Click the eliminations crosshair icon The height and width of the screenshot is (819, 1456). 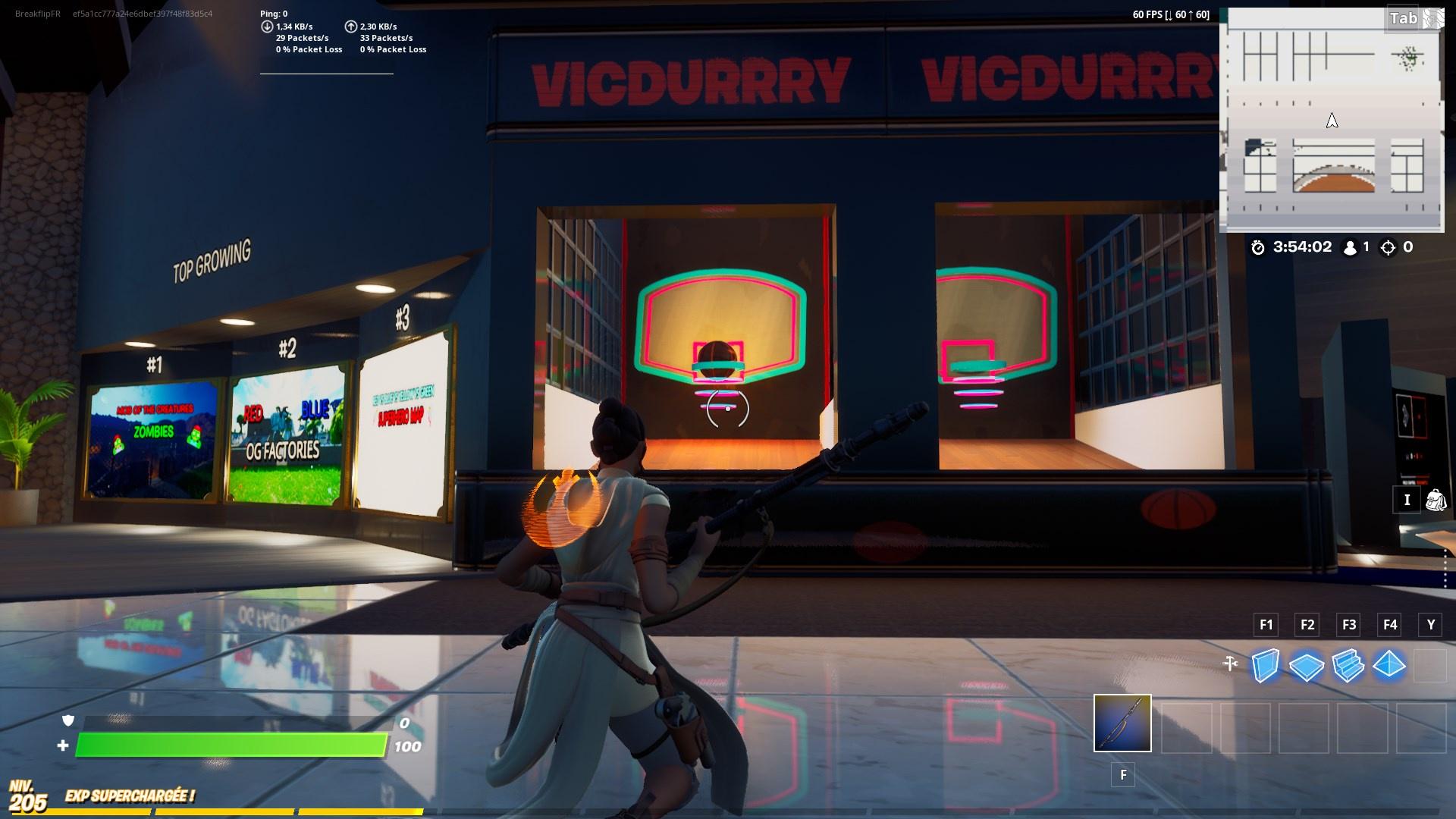tap(1389, 246)
